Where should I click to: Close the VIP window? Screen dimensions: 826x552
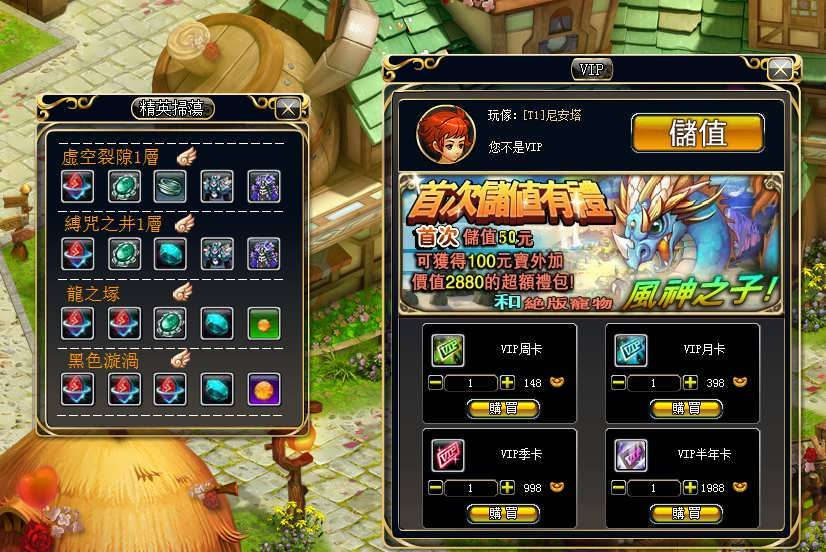(780, 69)
